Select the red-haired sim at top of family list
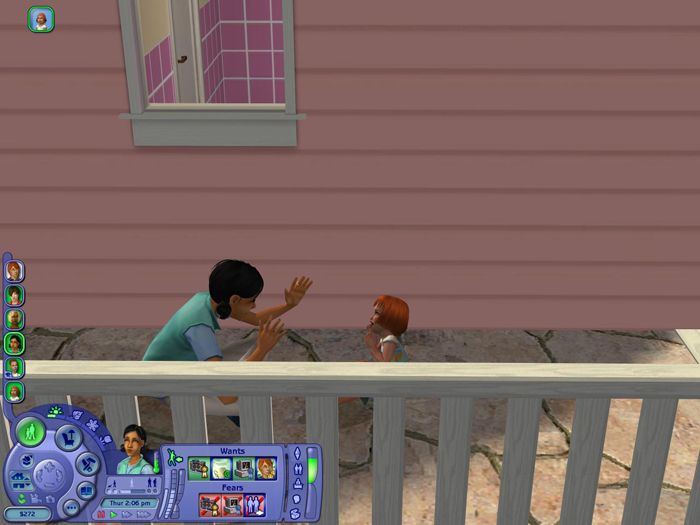This screenshot has height=525, width=700. [x=14, y=271]
